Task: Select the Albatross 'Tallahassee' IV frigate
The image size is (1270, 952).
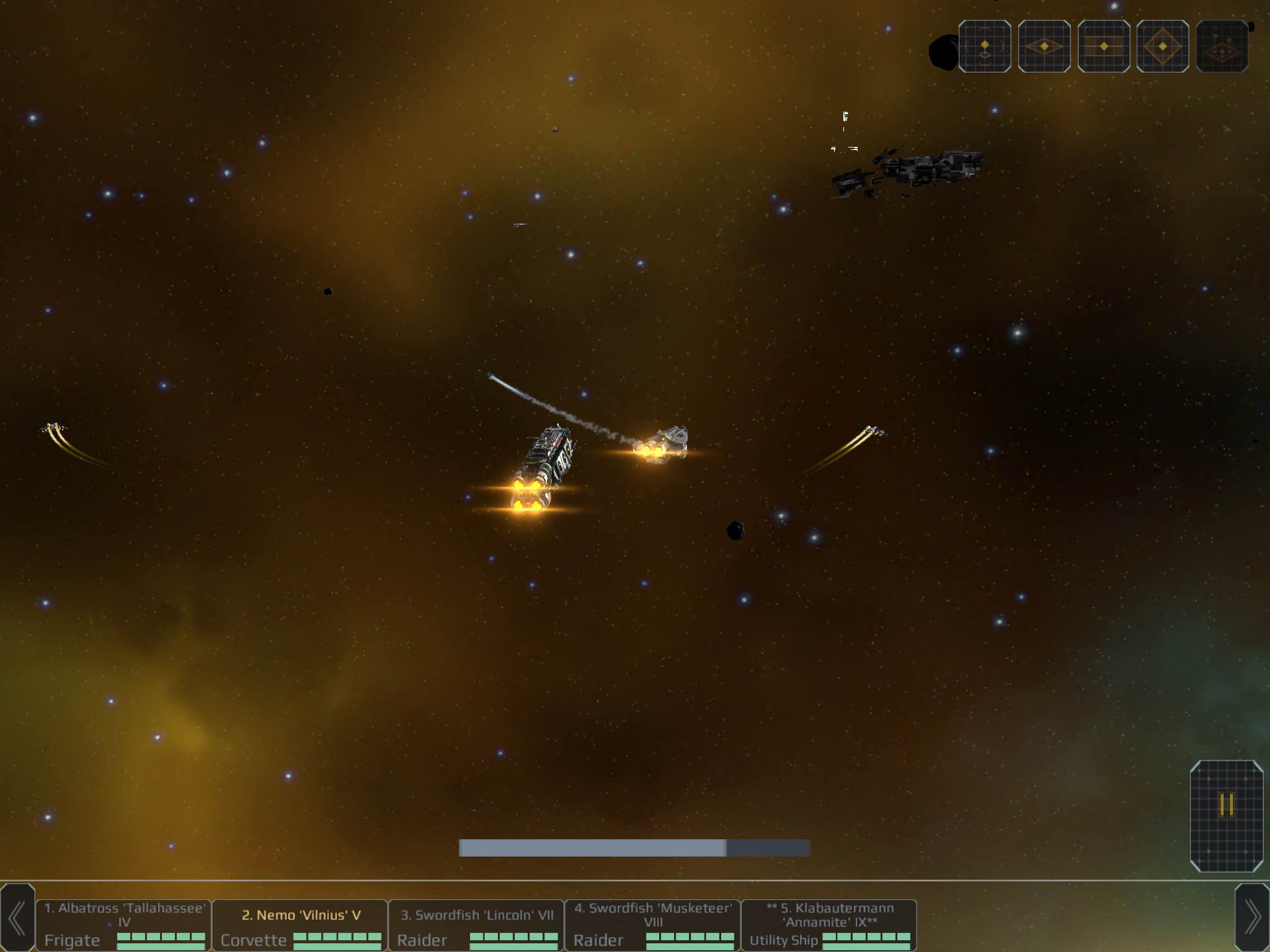Action: point(124,924)
